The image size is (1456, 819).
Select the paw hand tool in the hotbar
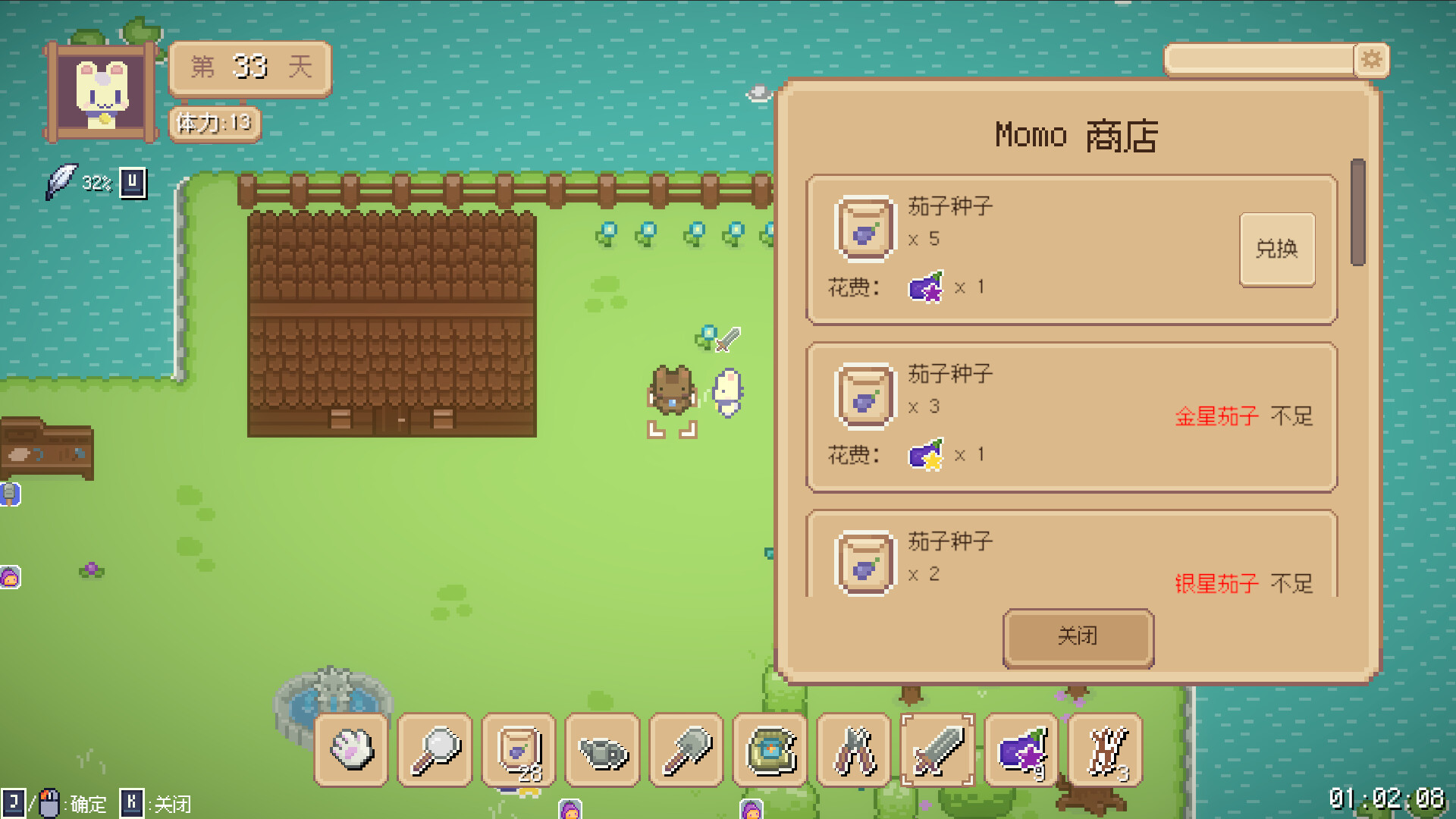(x=351, y=750)
